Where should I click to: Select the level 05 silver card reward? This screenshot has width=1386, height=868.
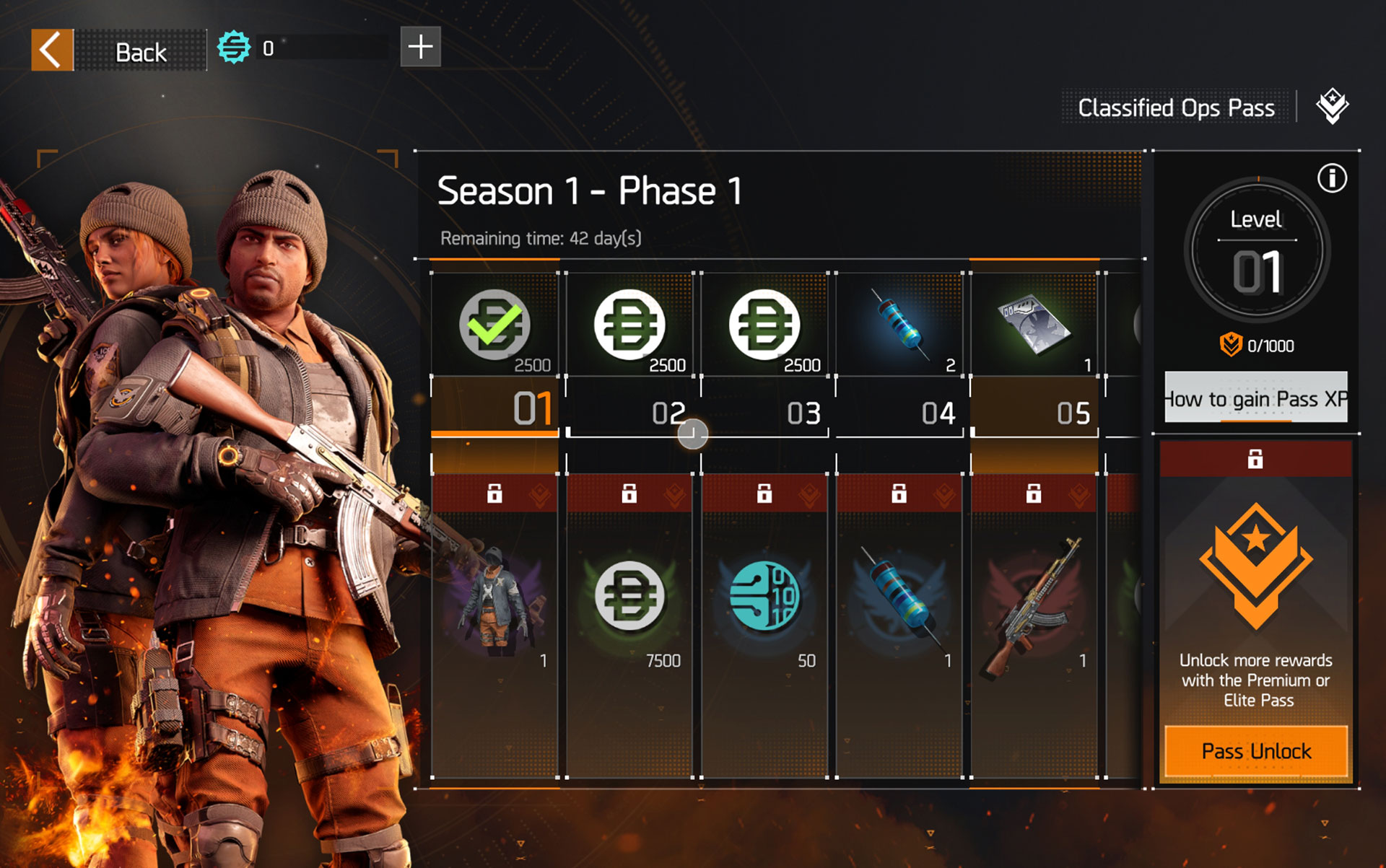tap(1034, 325)
